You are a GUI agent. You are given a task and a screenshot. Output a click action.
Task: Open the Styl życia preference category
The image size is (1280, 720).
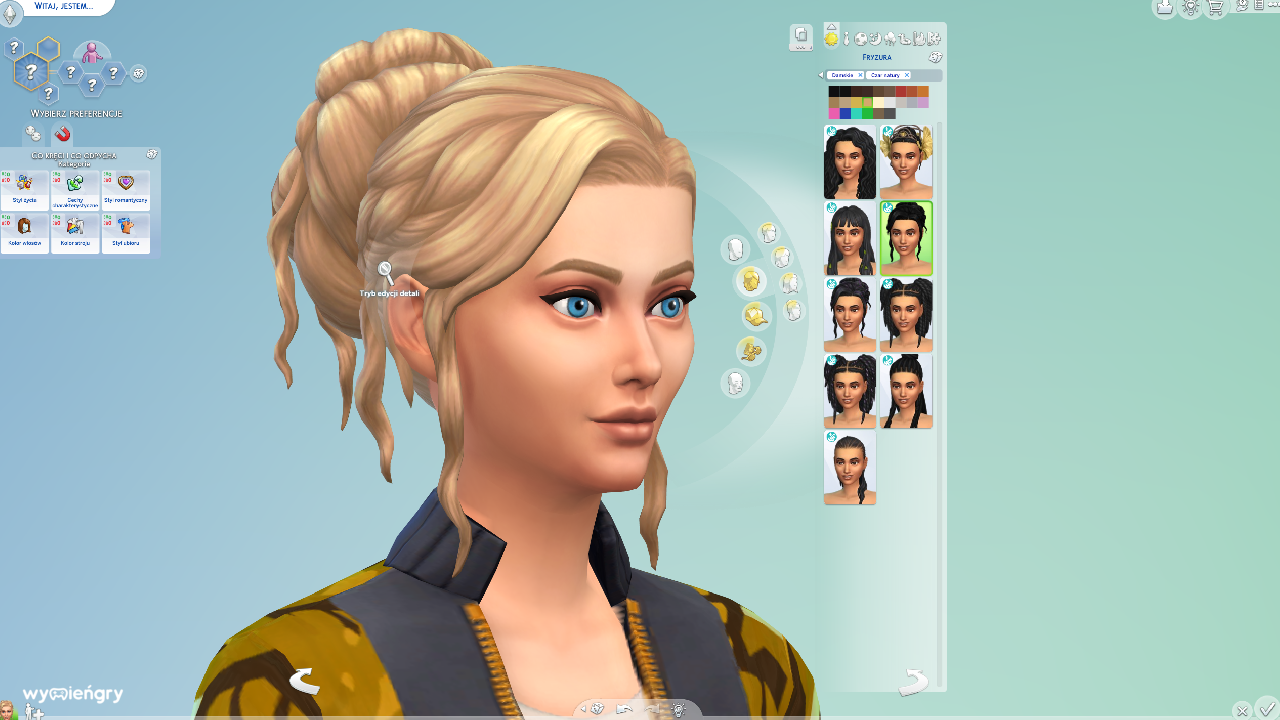pos(24,188)
